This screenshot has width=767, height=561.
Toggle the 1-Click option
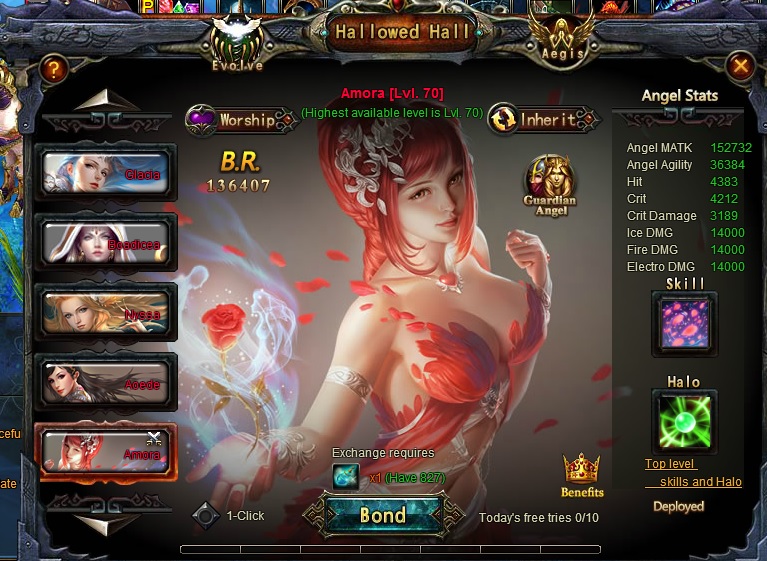pos(207,516)
